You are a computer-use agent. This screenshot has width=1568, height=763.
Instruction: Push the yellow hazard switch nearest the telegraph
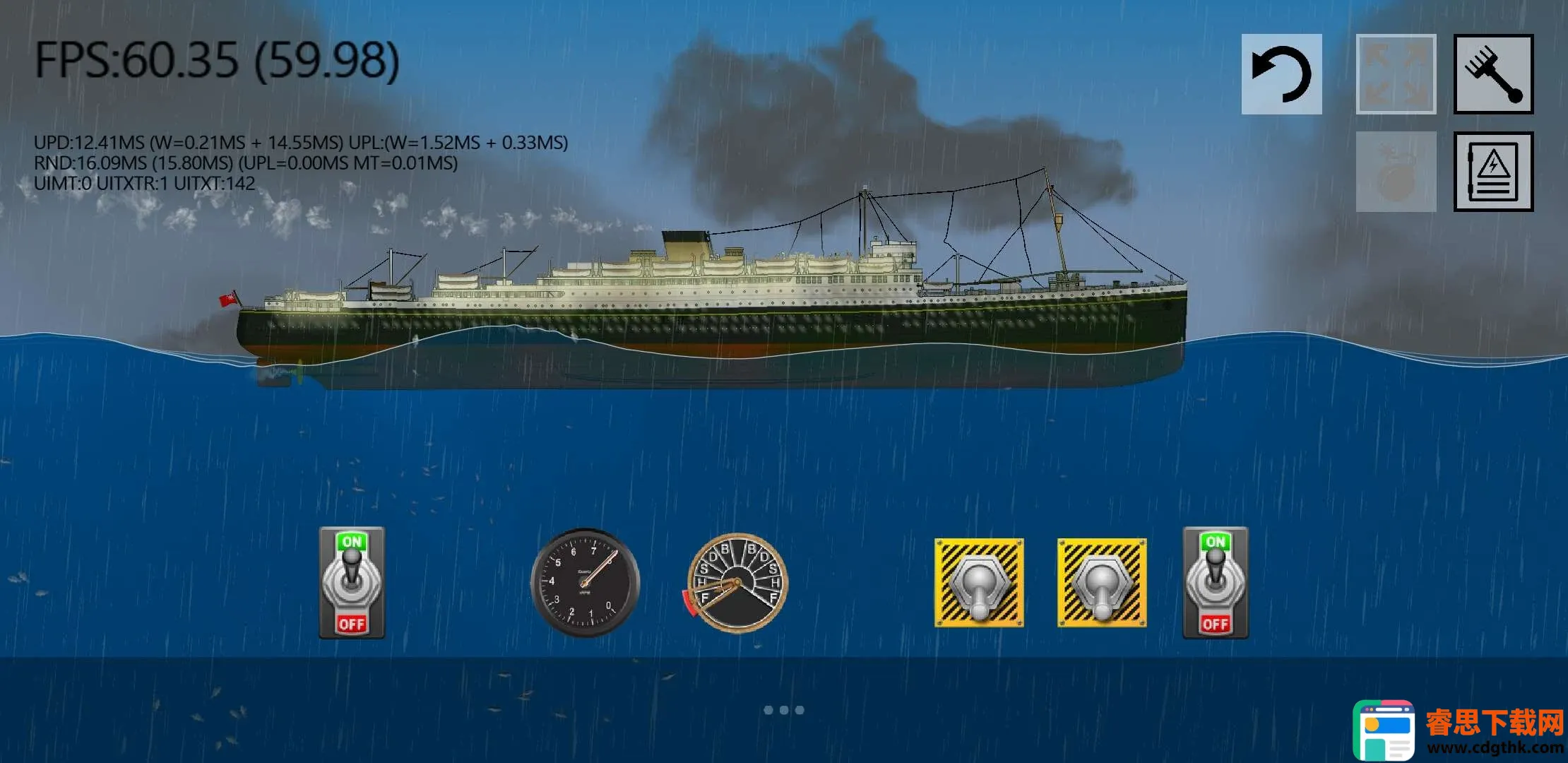979,583
